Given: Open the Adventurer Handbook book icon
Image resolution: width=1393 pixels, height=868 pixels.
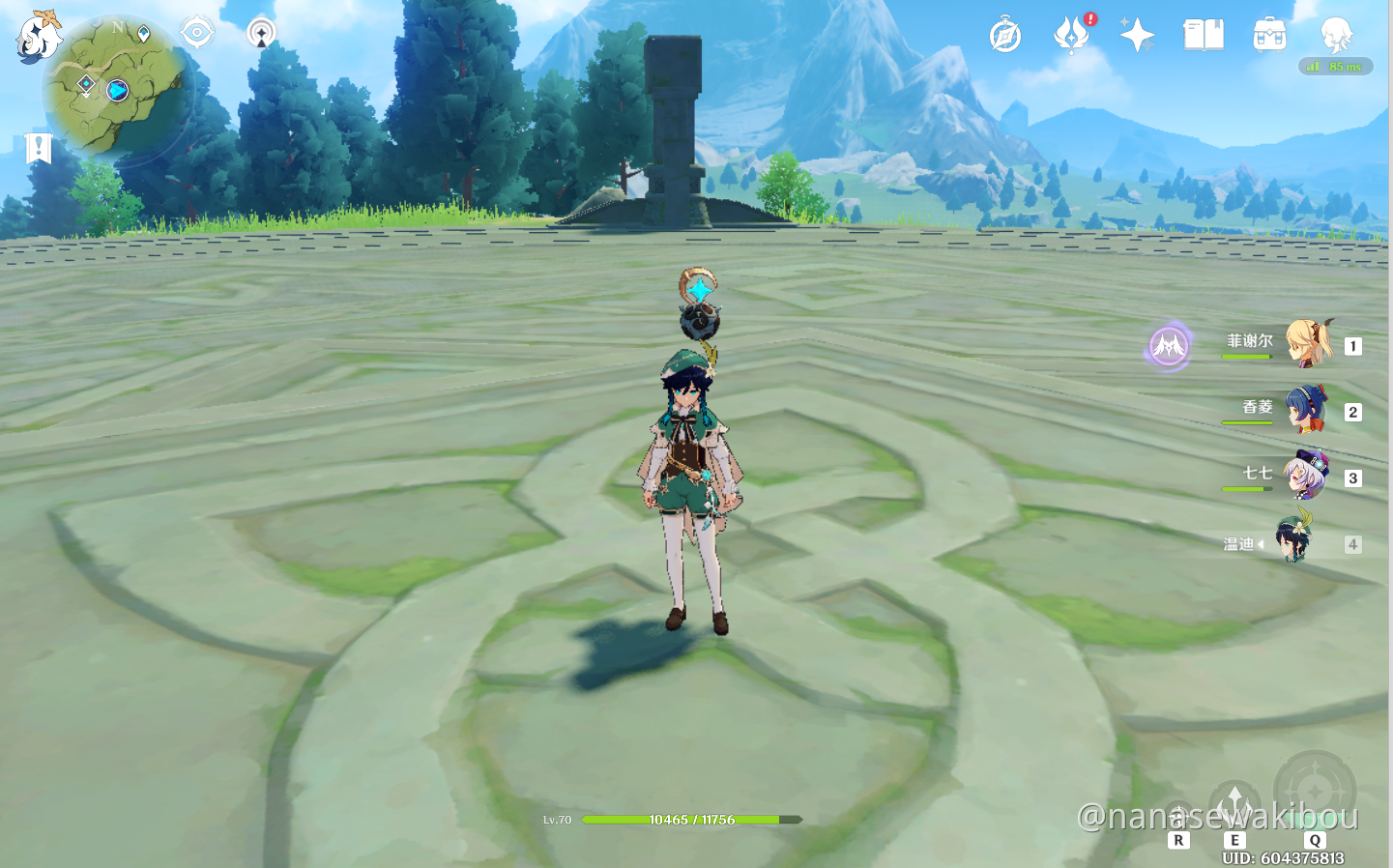Looking at the screenshot, I should point(1204,35).
